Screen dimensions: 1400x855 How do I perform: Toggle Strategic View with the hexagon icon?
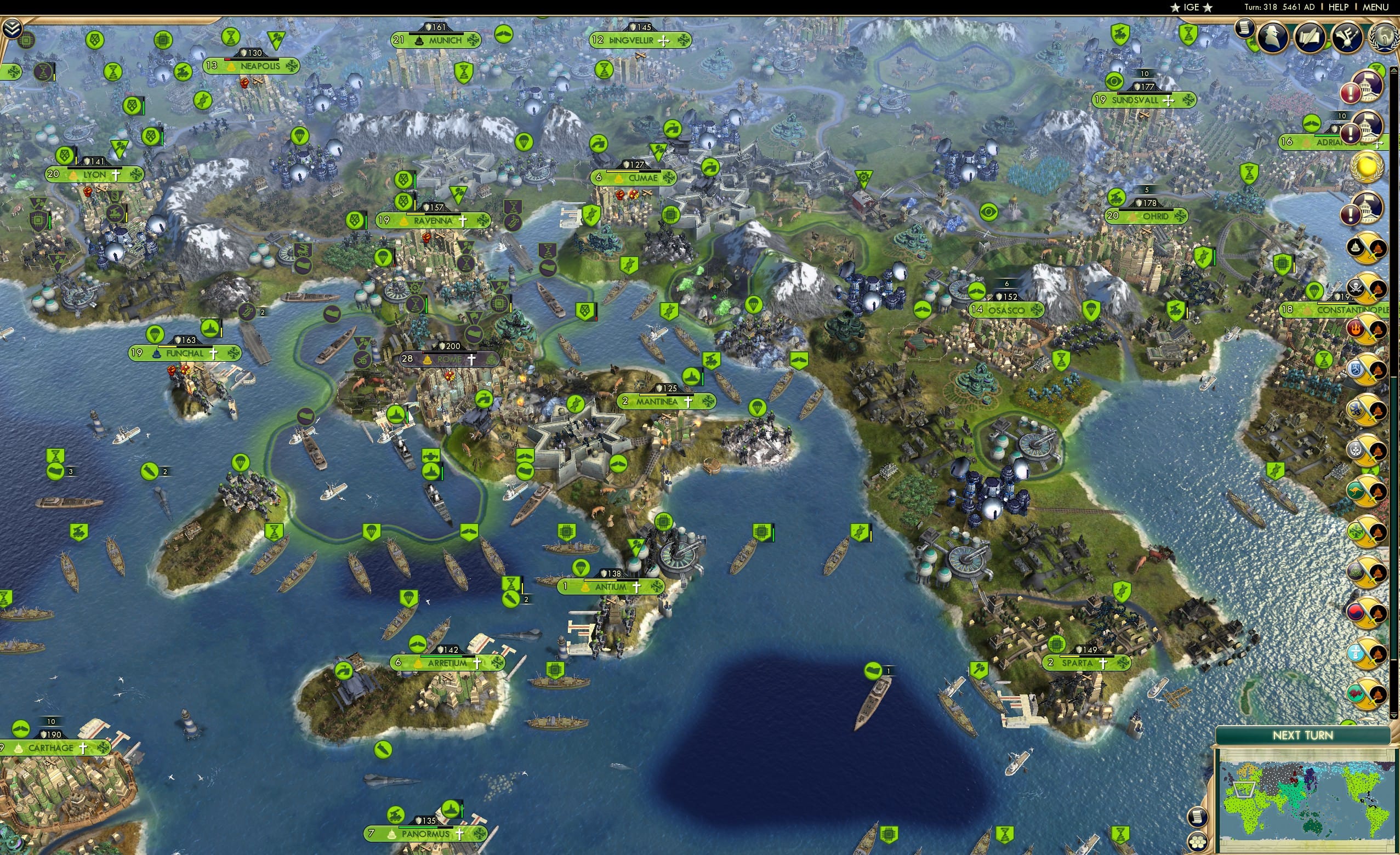(1198, 841)
